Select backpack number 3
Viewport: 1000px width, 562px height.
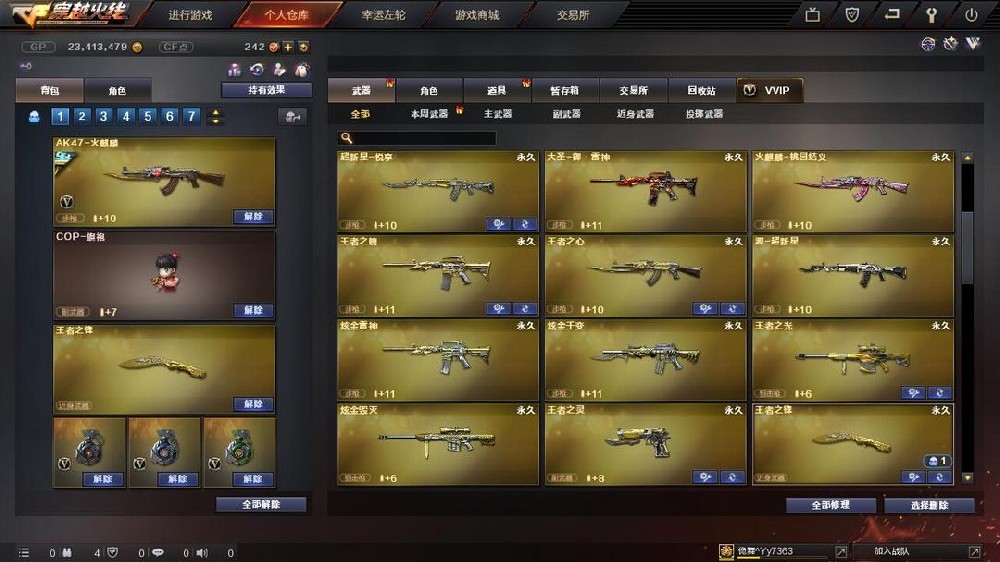[x=104, y=116]
